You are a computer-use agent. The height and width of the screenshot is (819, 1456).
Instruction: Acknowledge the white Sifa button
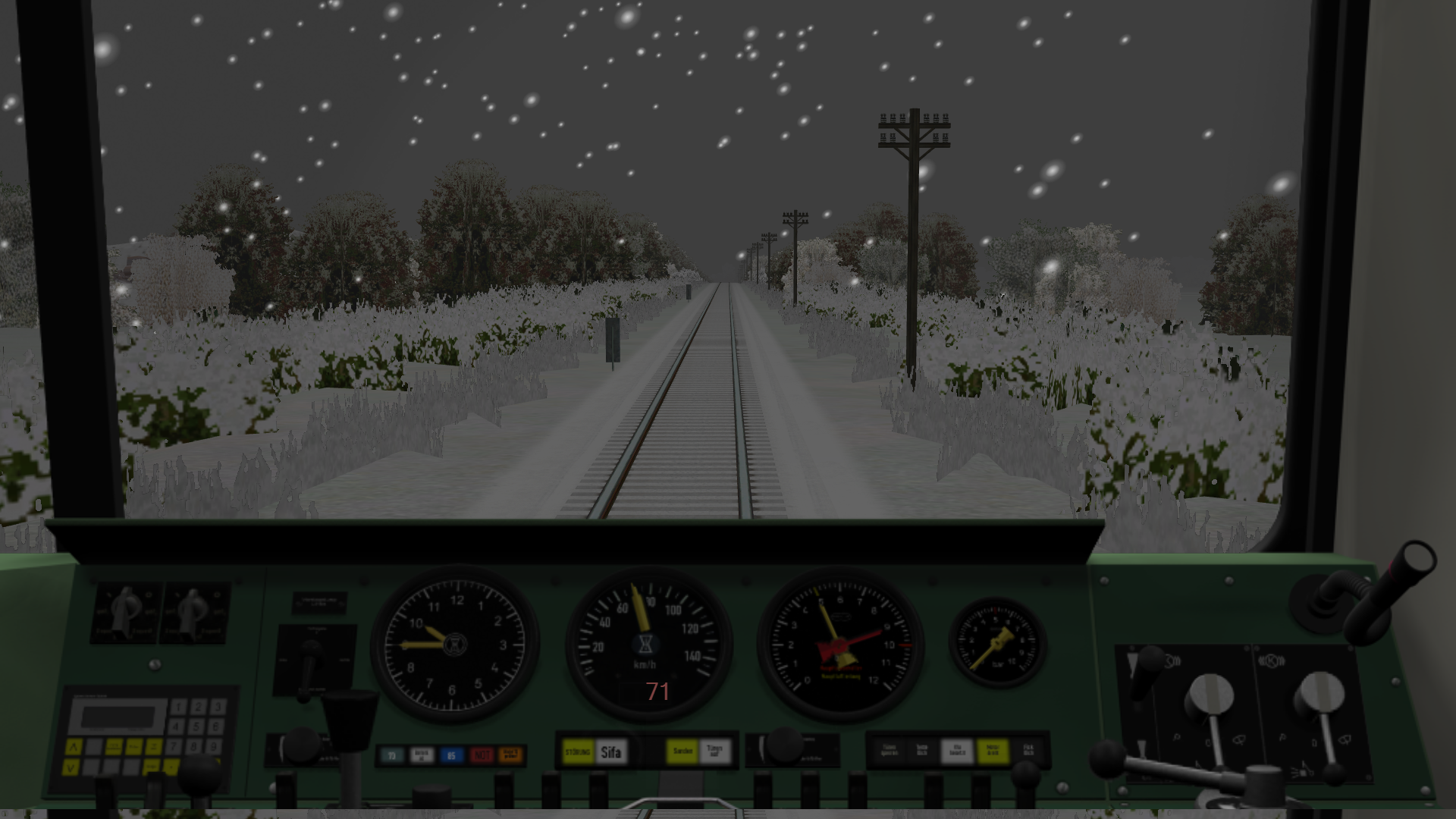click(611, 752)
